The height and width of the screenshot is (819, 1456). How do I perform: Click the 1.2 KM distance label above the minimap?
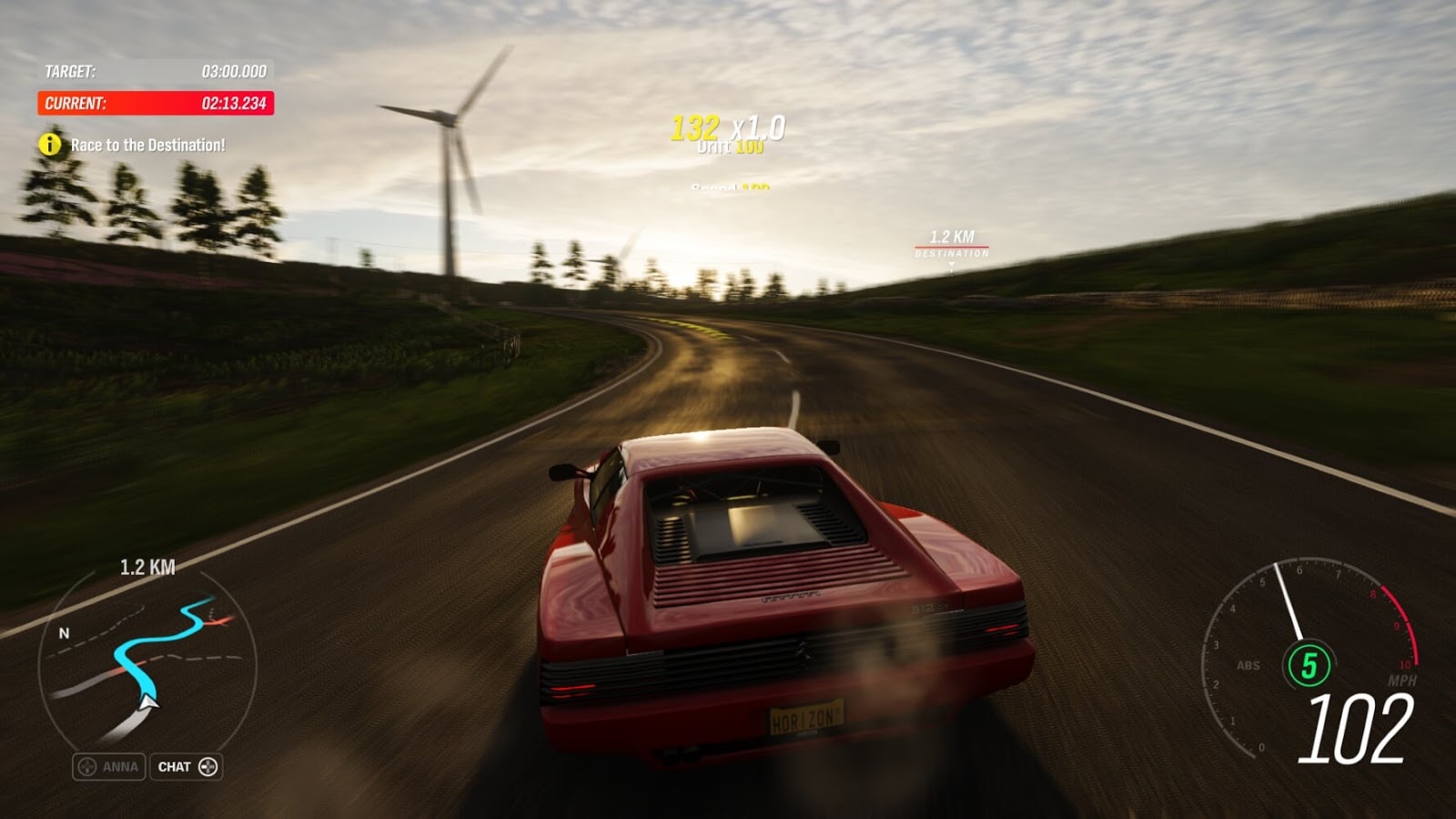[x=148, y=565]
